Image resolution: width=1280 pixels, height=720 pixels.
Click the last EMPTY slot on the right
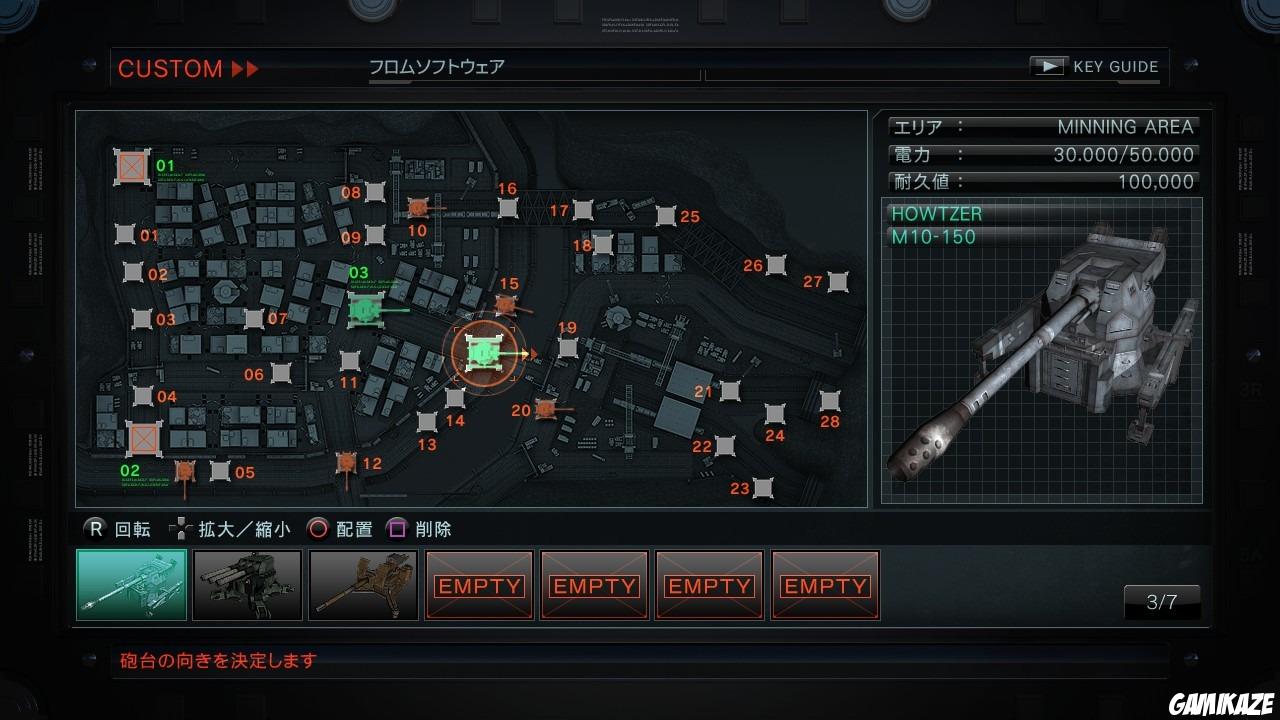[824, 585]
